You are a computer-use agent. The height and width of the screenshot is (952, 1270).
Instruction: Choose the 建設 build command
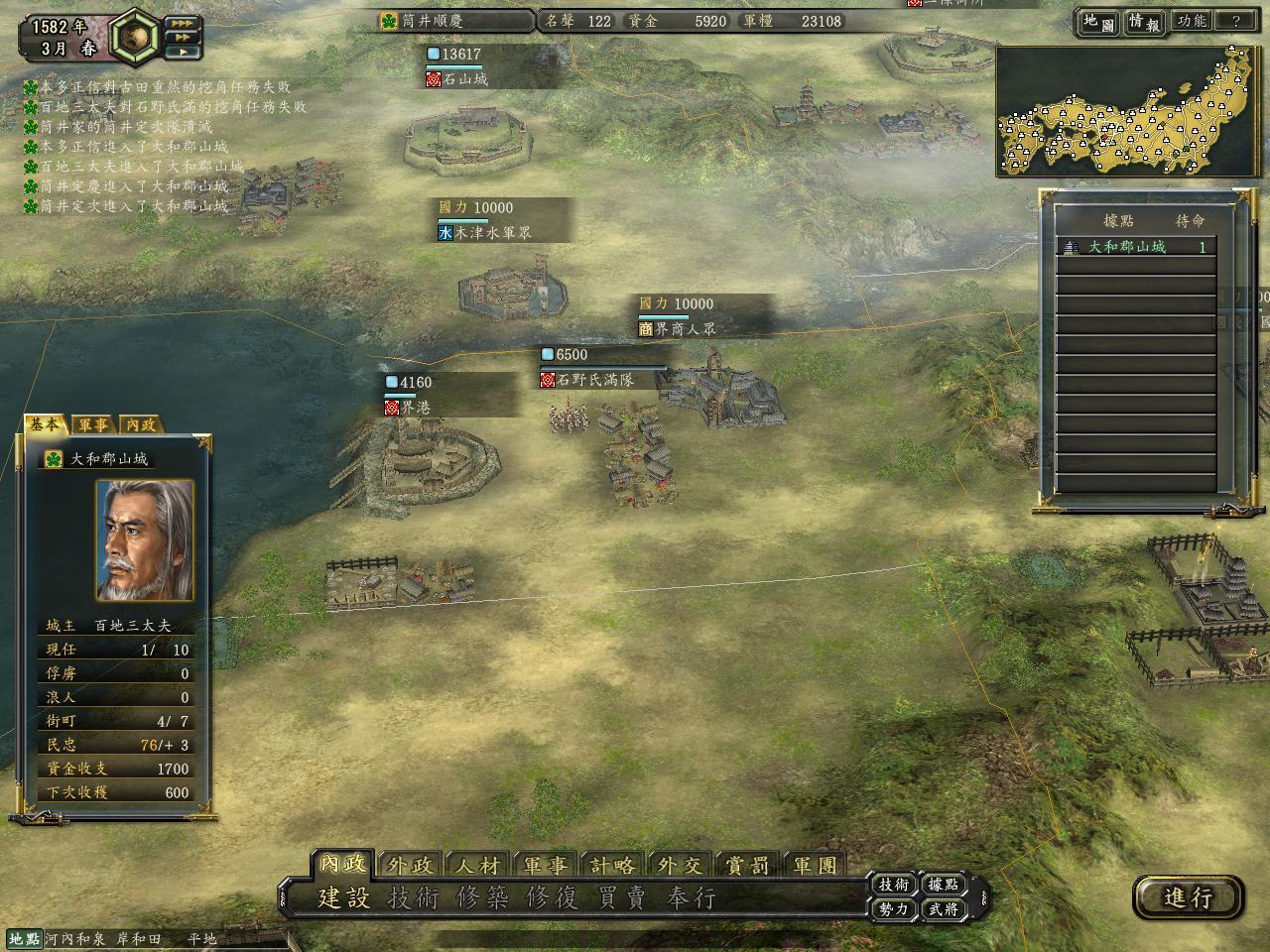pos(343,898)
